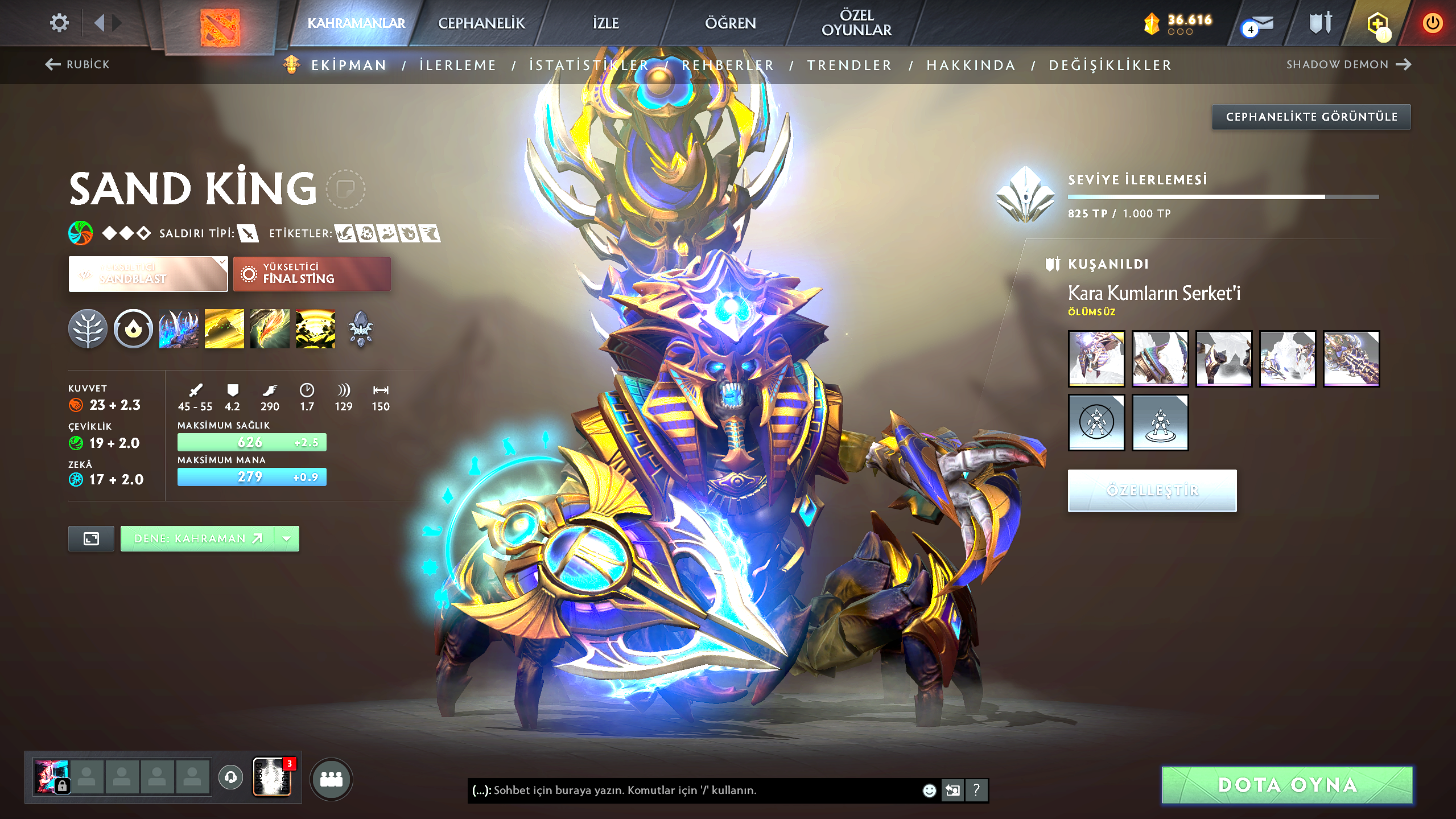Viewport: 1456px width, 819px height.
Task: Select the Sandblast facet
Action: (148, 274)
